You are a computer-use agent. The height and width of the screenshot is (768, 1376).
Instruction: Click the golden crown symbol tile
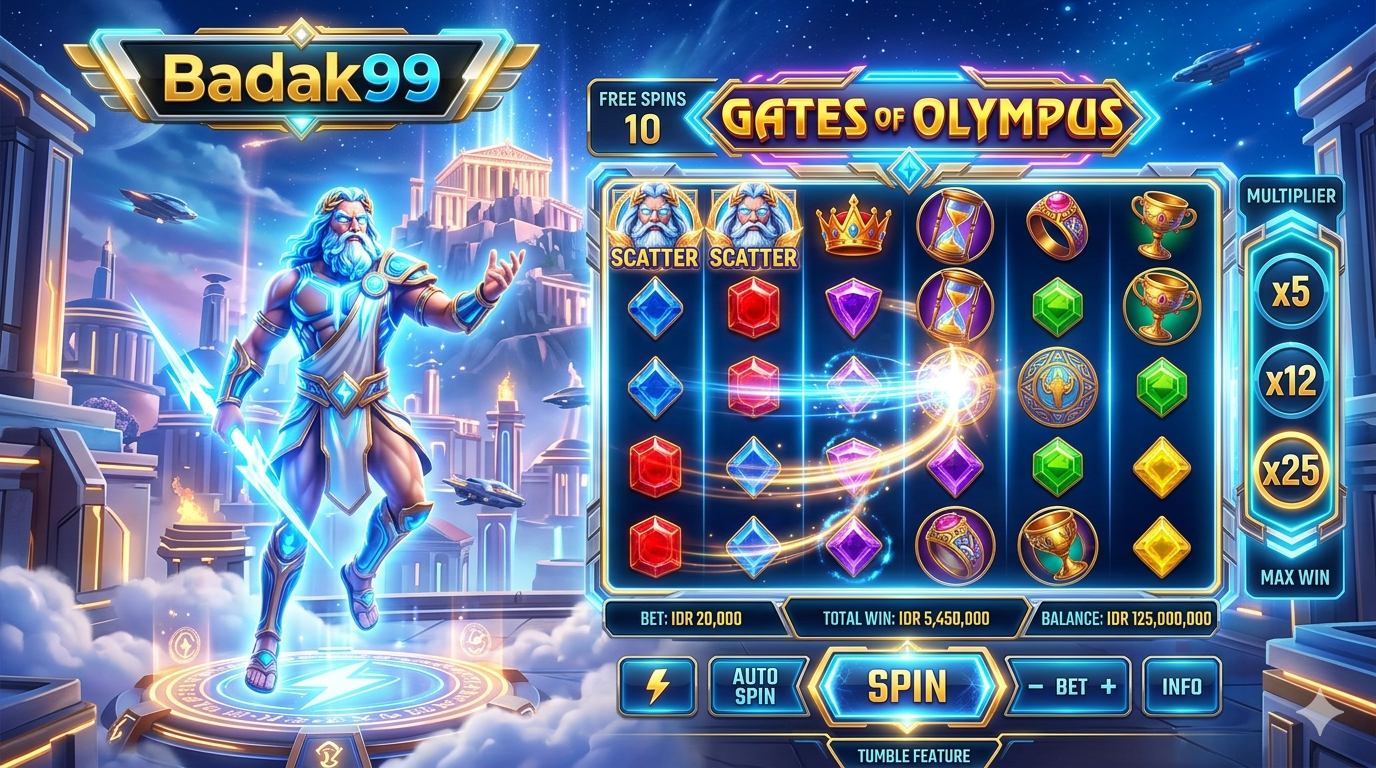tap(853, 226)
